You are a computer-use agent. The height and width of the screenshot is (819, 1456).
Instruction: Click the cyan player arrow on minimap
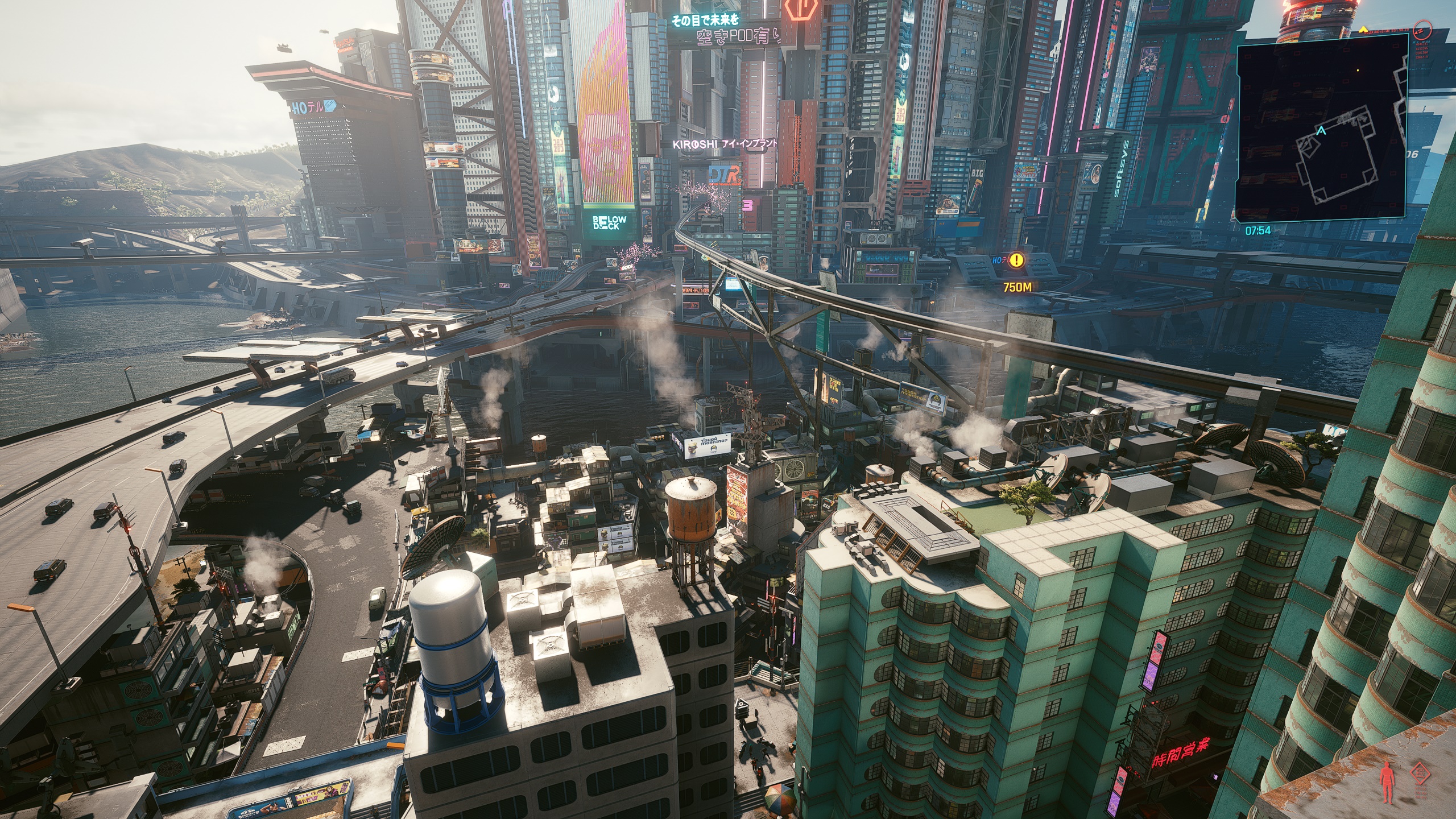coord(1321,131)
